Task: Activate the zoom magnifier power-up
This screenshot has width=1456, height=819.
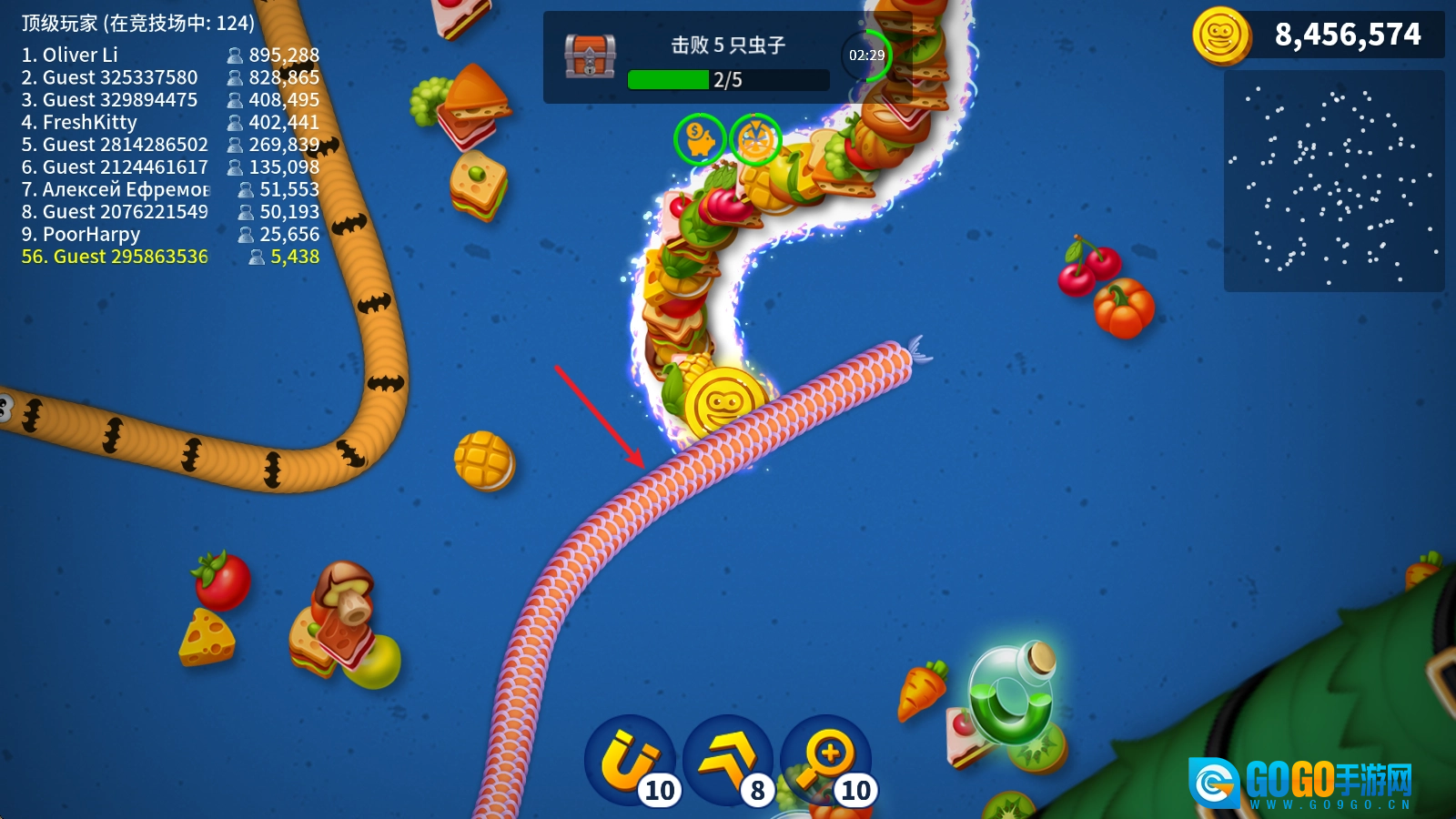Action: pos(826,760)
